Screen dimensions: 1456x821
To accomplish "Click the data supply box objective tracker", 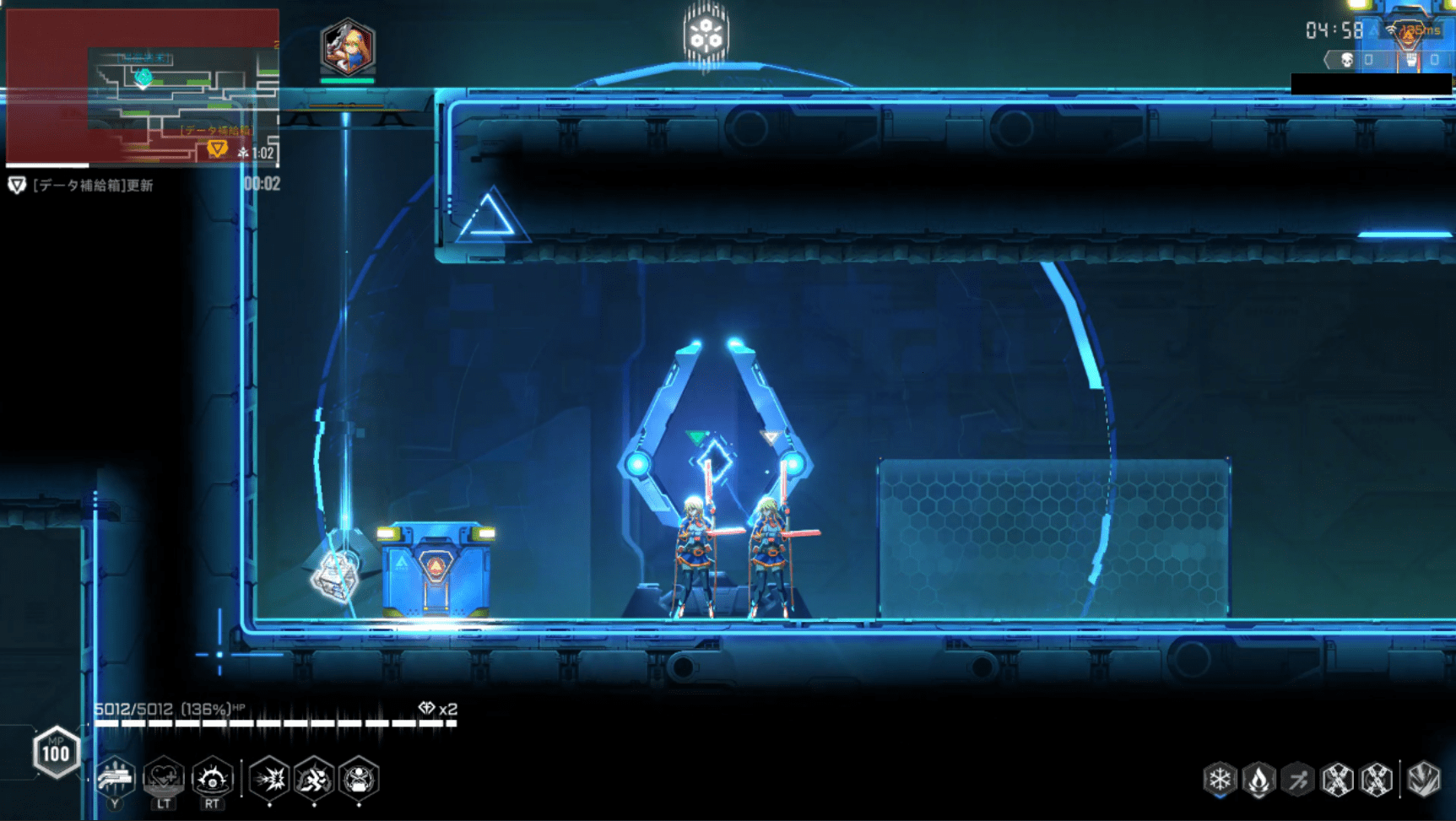I will pyautogui.click(x=83, y=186).
